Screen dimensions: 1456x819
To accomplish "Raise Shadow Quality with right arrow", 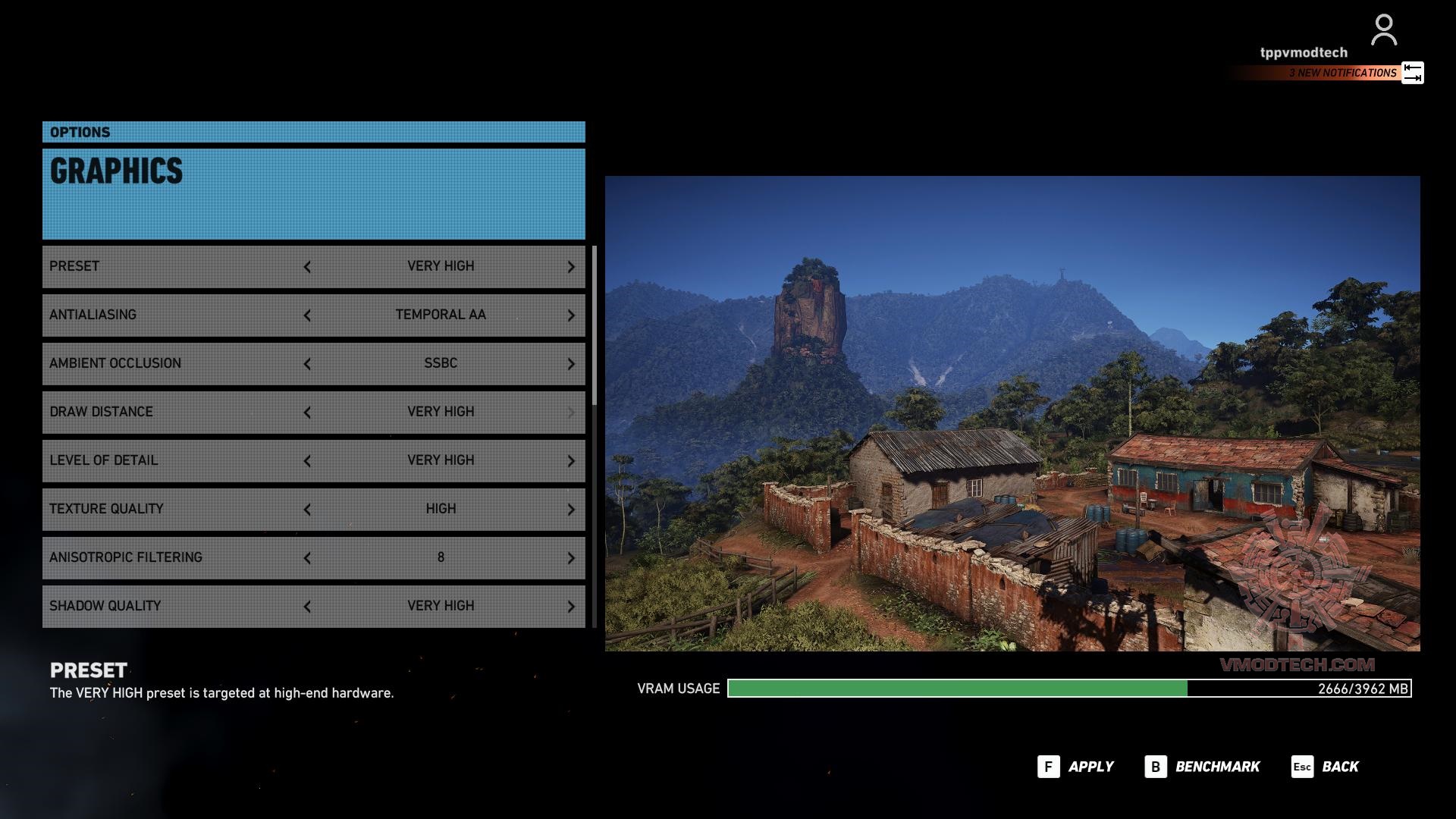I will pyautogui.click(x=571, y=607).
